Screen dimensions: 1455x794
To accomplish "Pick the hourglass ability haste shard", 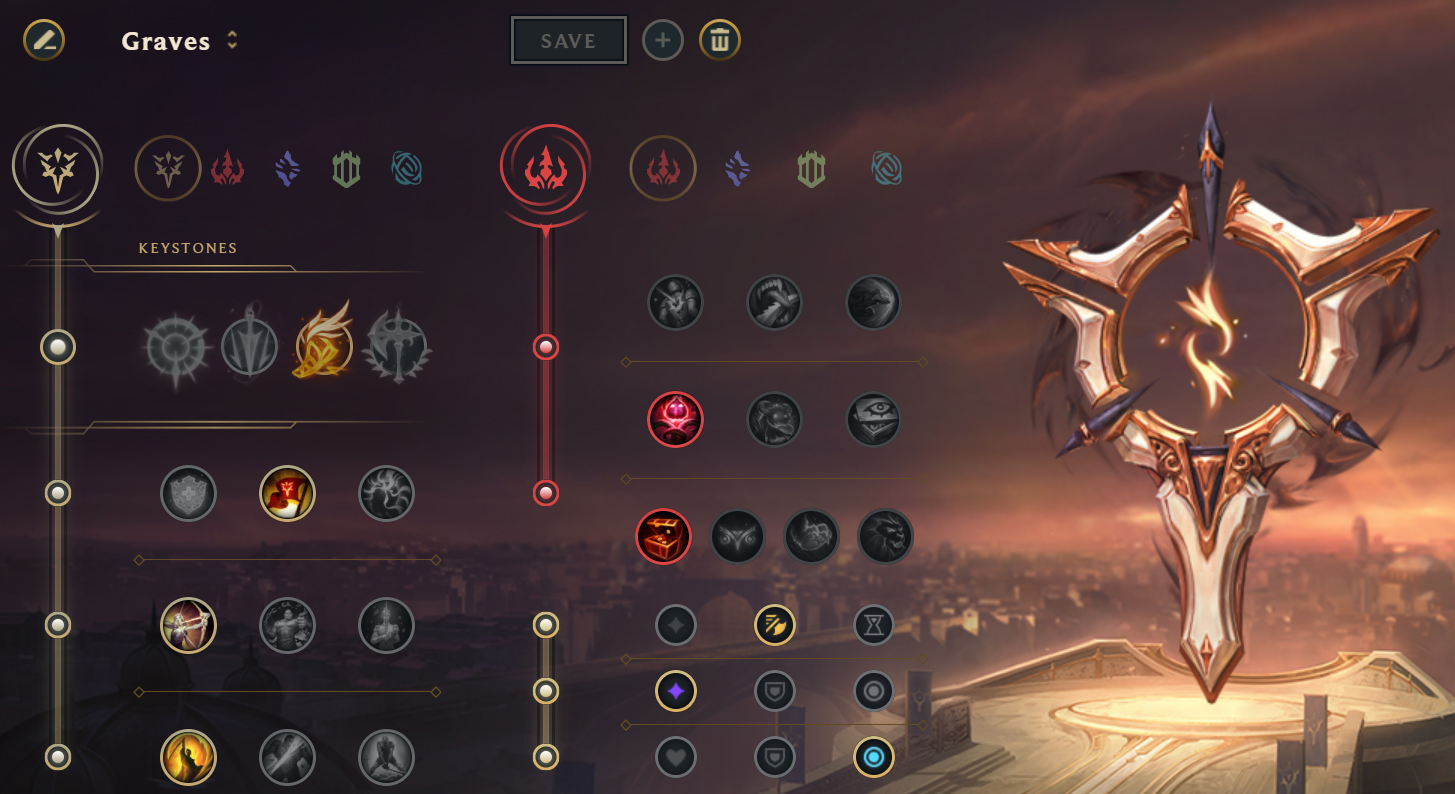I will click(873, 625).
